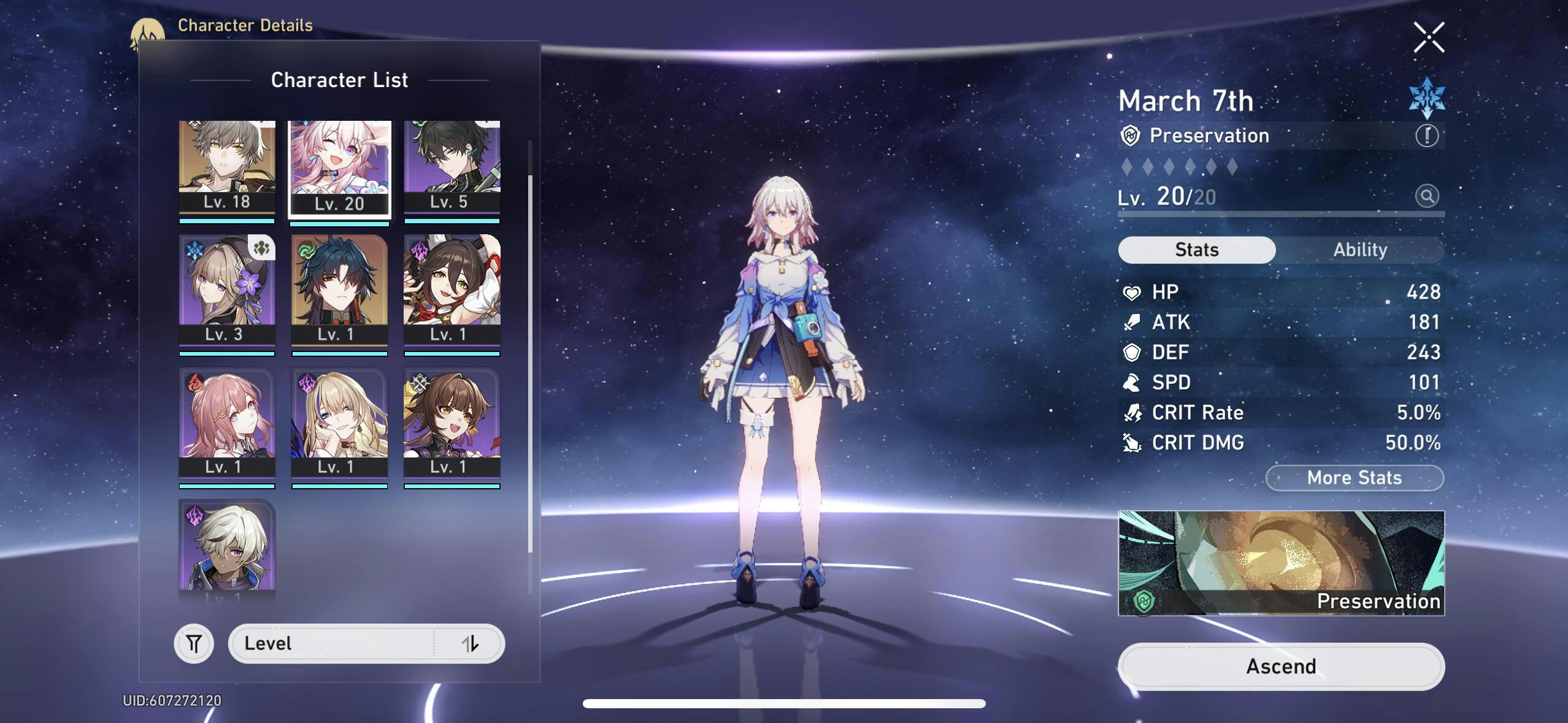
Task: Open the character filter funnel button
Action: click(194, 644)
